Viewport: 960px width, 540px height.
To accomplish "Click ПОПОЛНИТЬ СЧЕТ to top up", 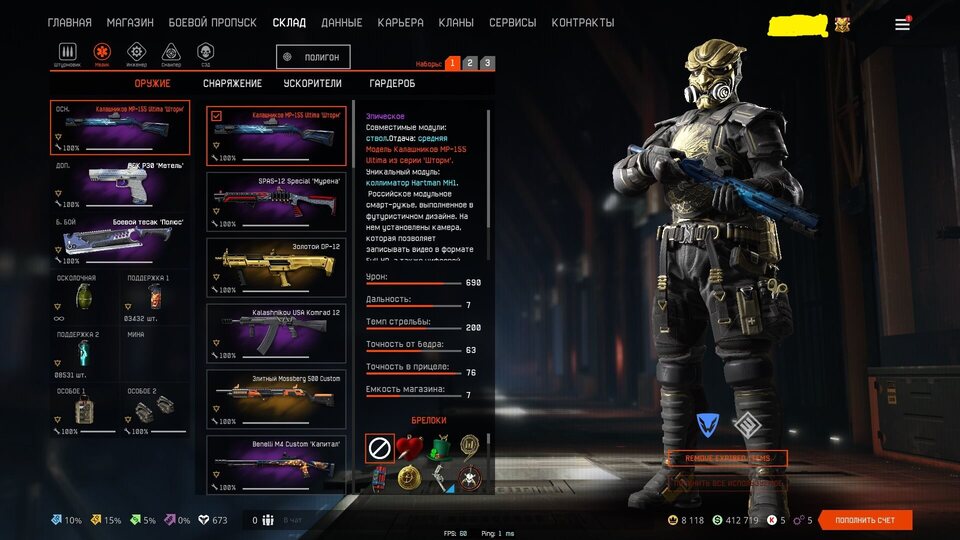I will 865,520.
